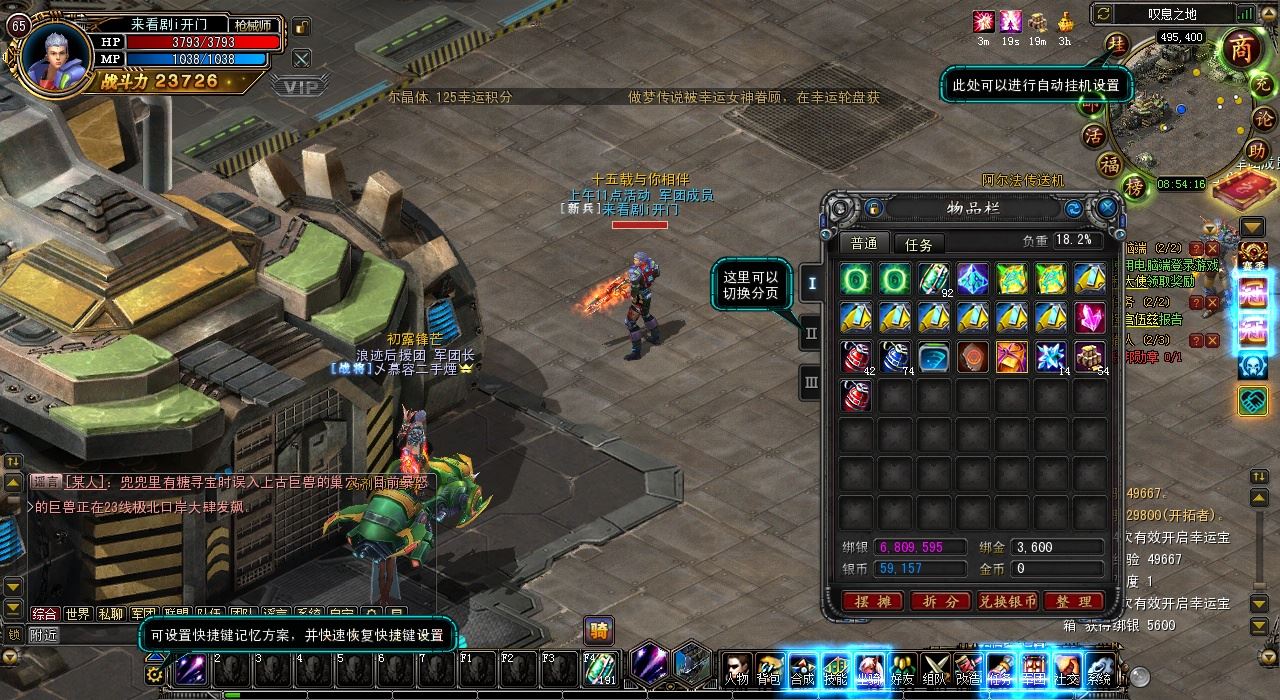
Task: Click the 拆分 split button
Action: [940, 601]
